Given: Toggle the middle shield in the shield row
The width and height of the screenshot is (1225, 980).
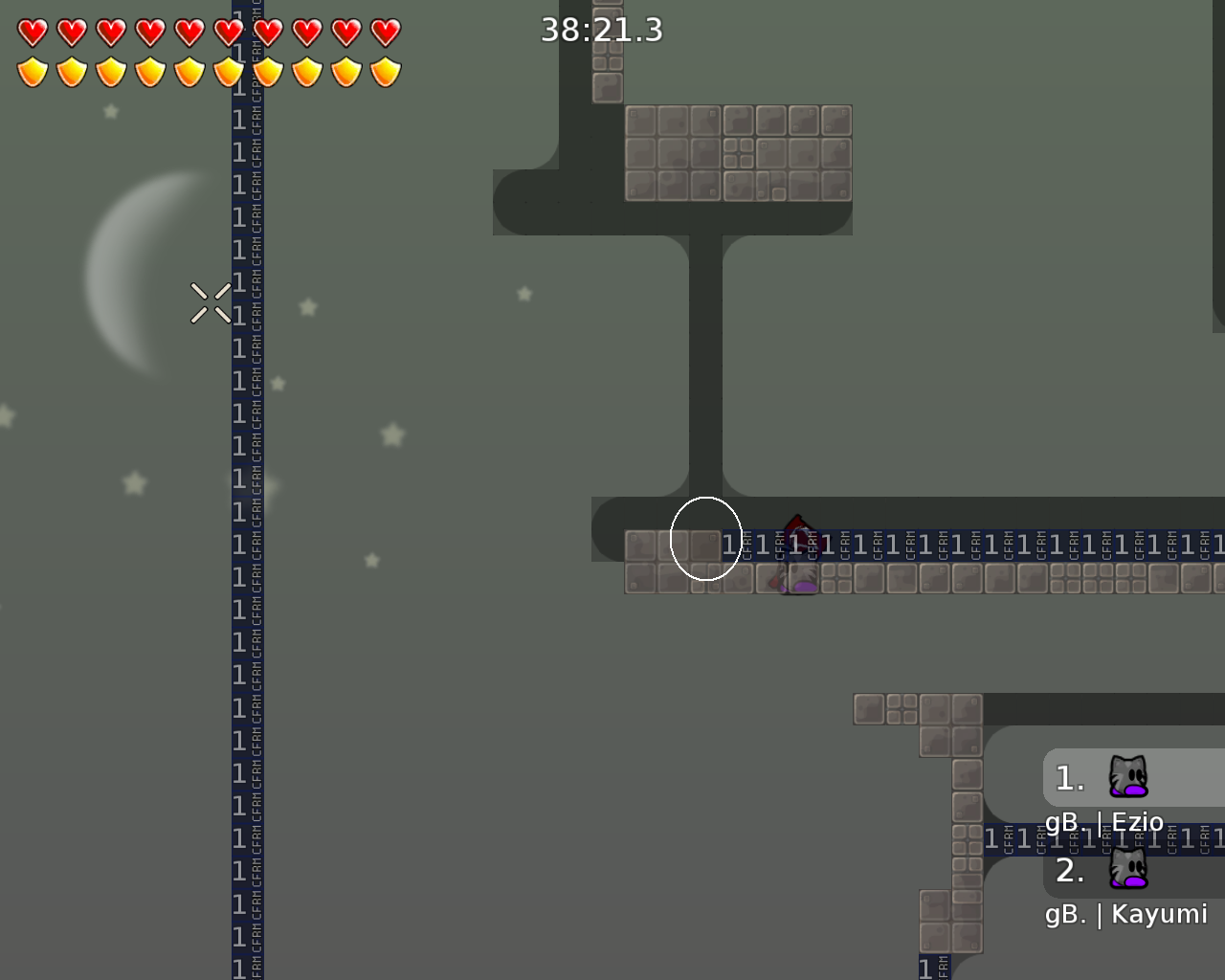Looking at the screenshot, I should tap(188, 70).
